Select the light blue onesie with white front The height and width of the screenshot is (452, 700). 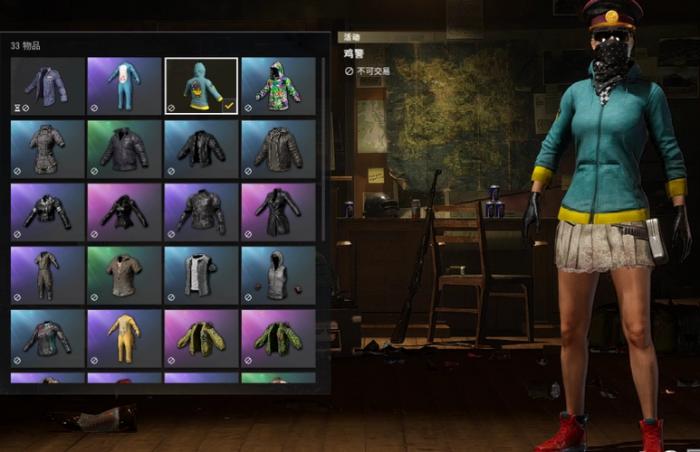coord(124,85)
